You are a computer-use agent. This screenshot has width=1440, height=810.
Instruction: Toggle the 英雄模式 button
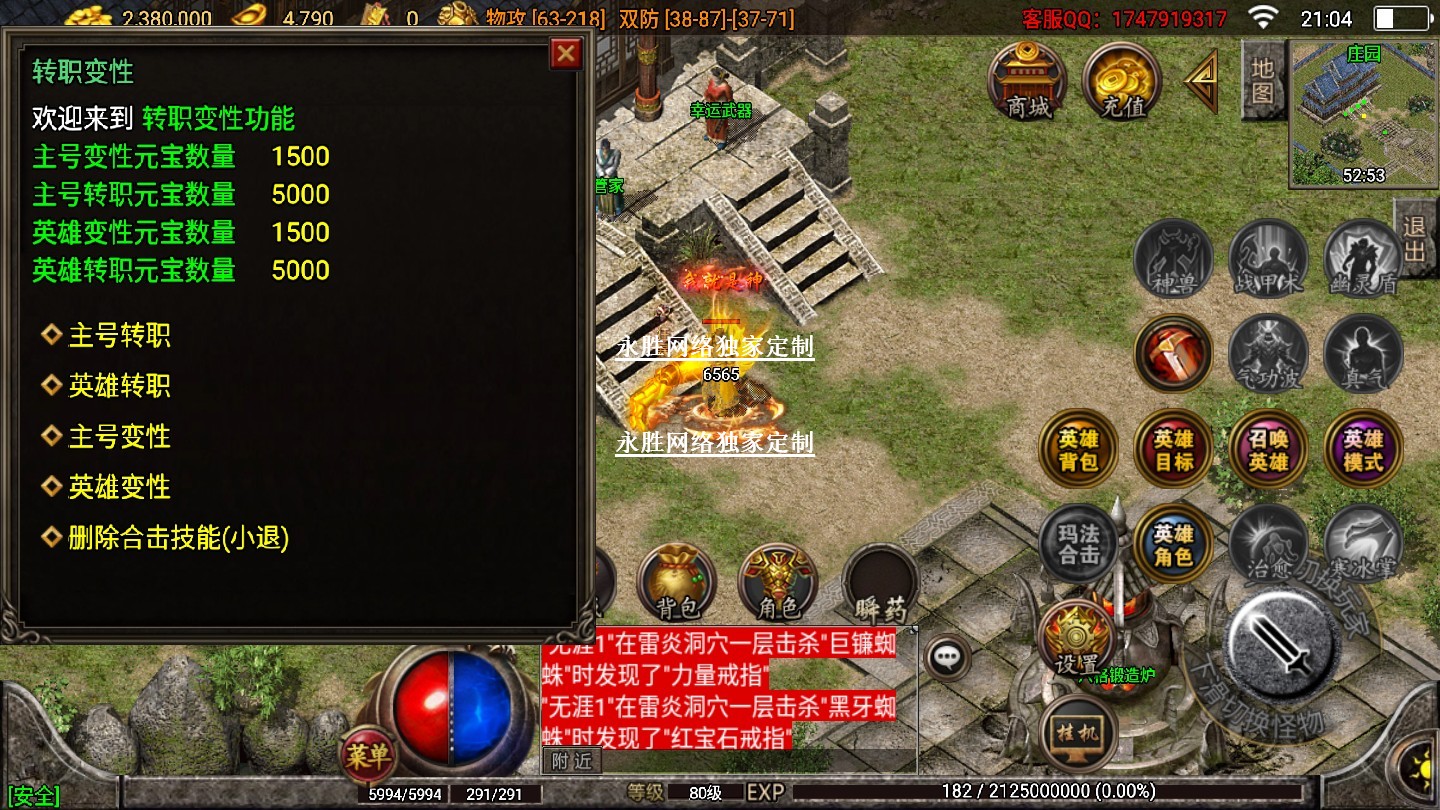click(x=1363, y=450)
